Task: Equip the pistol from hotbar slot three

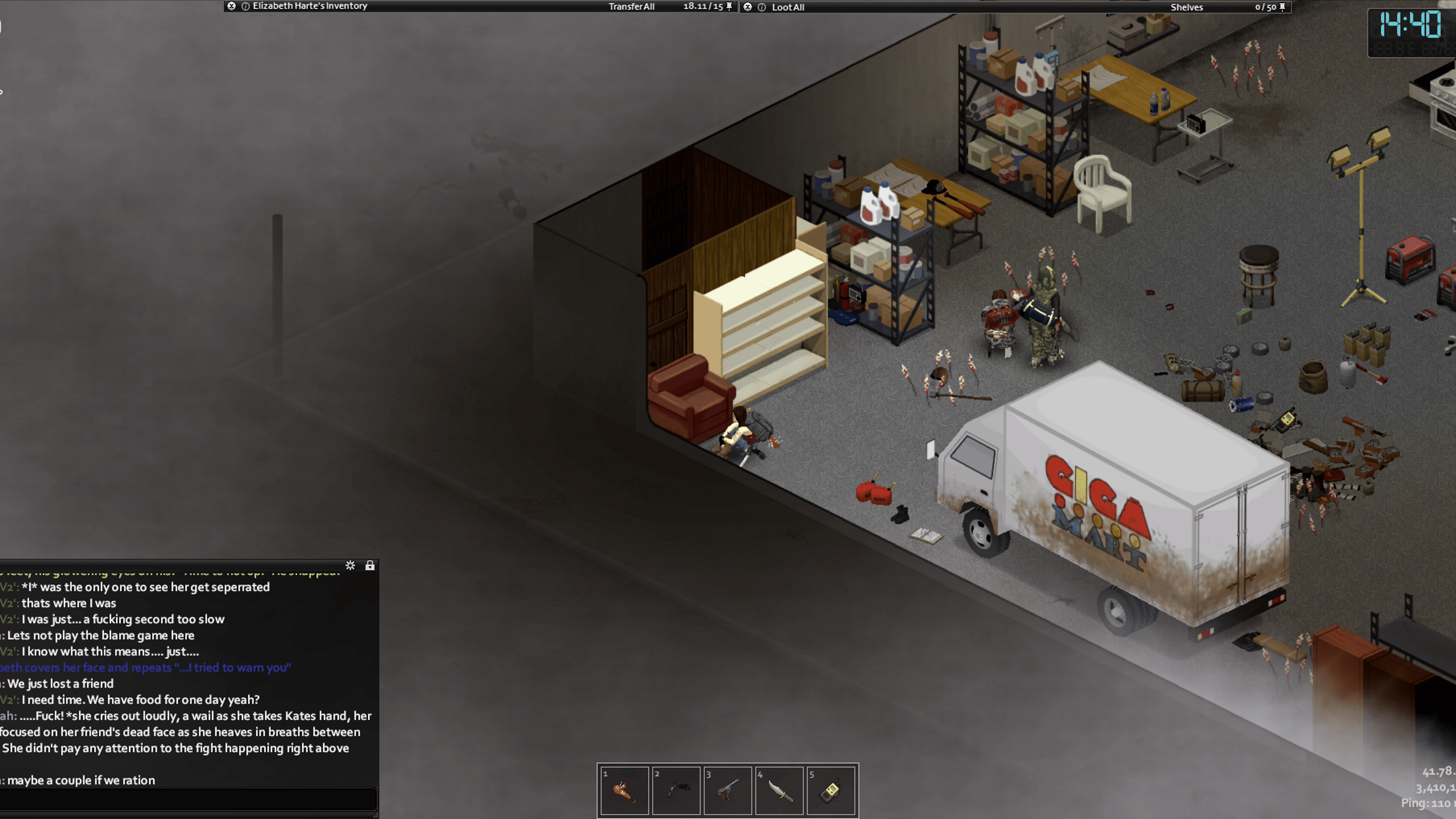Action: click(x=728, y=790)
